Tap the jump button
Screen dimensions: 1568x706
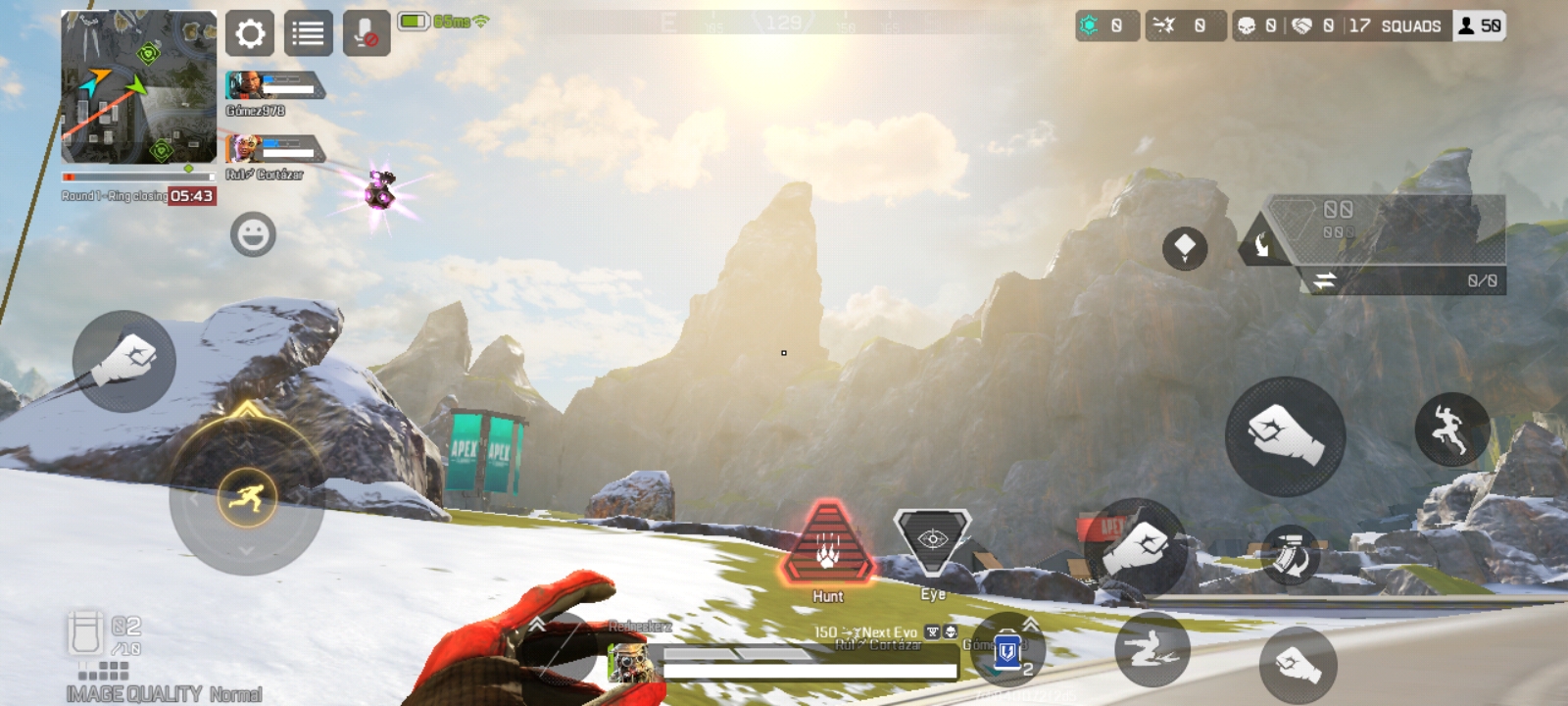[x=1451, y=429]
